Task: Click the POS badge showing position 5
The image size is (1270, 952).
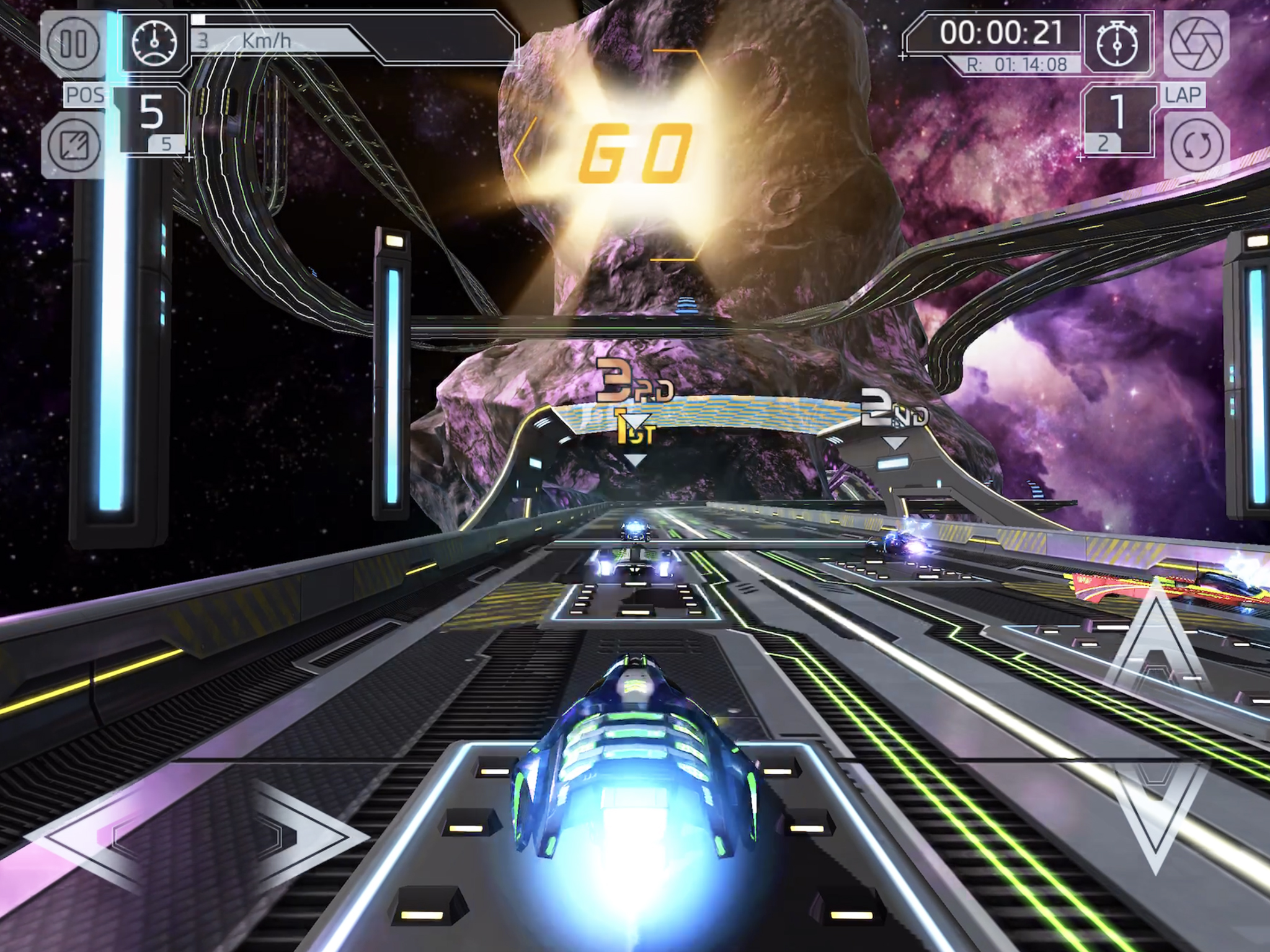Action: pos(151,117)
